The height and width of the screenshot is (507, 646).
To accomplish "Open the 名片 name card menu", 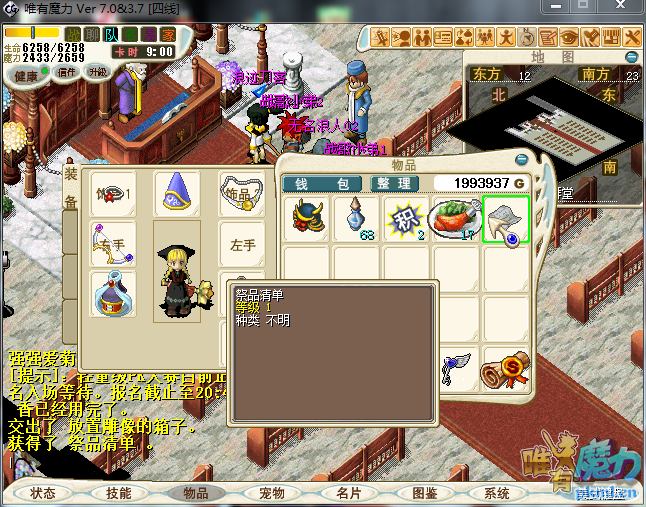I will 348,493.
